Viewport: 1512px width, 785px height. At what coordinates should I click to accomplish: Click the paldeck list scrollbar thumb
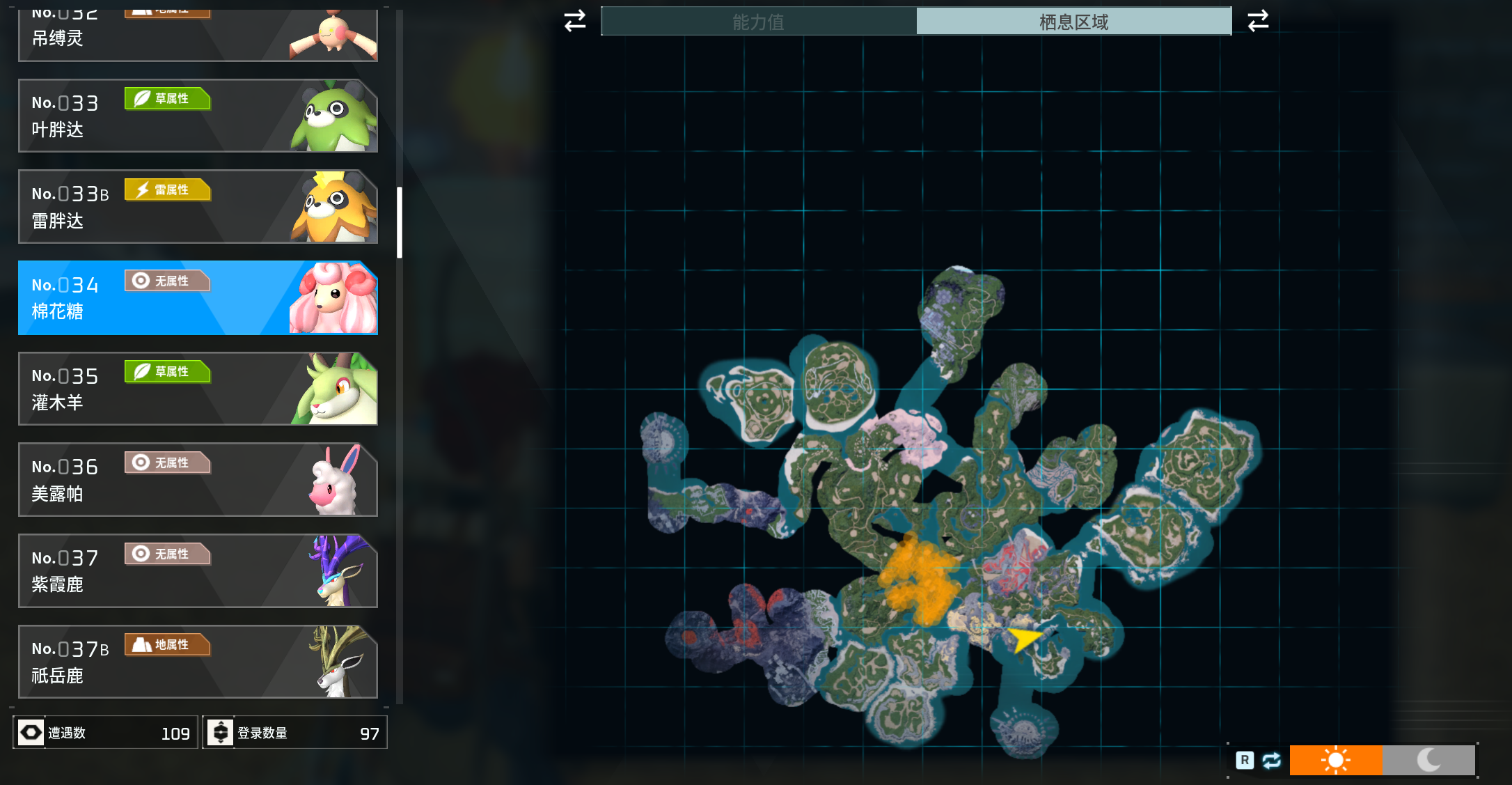400,222
